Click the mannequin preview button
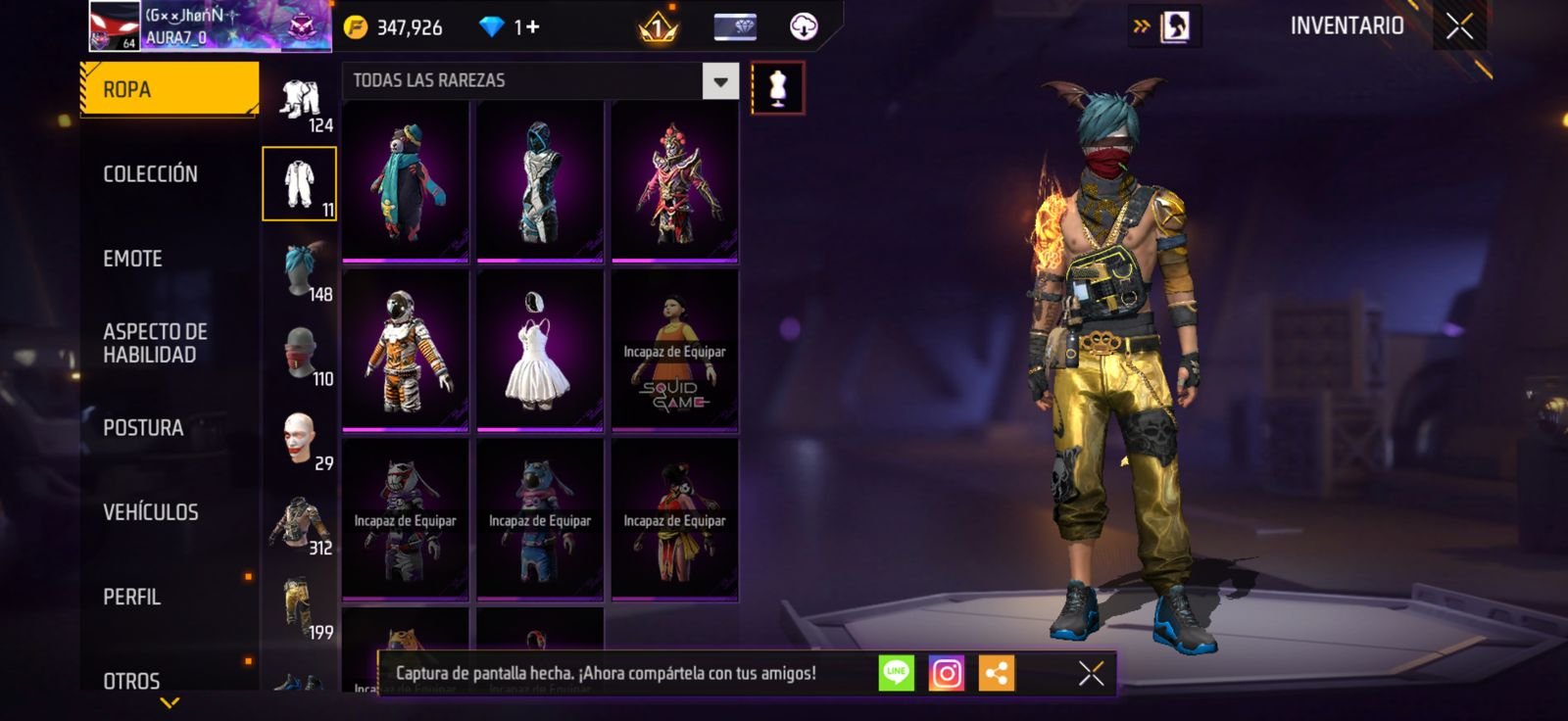The image size is (1568, 721). (778, 88)
